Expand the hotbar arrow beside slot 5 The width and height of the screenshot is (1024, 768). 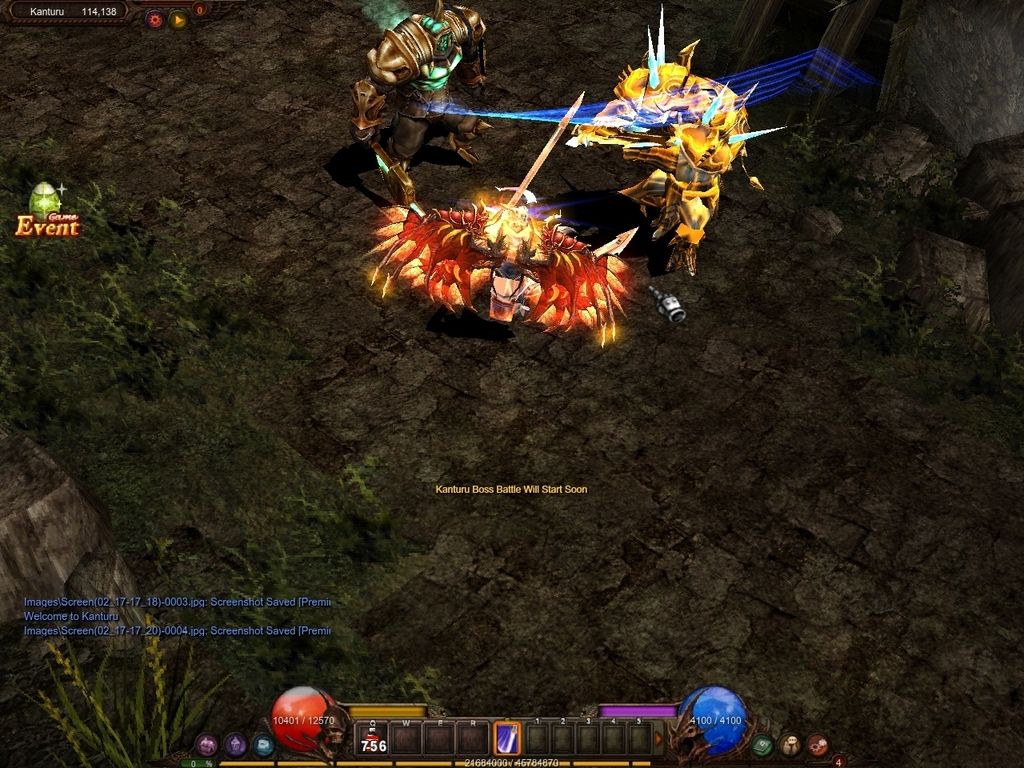(x=658, y=739)
